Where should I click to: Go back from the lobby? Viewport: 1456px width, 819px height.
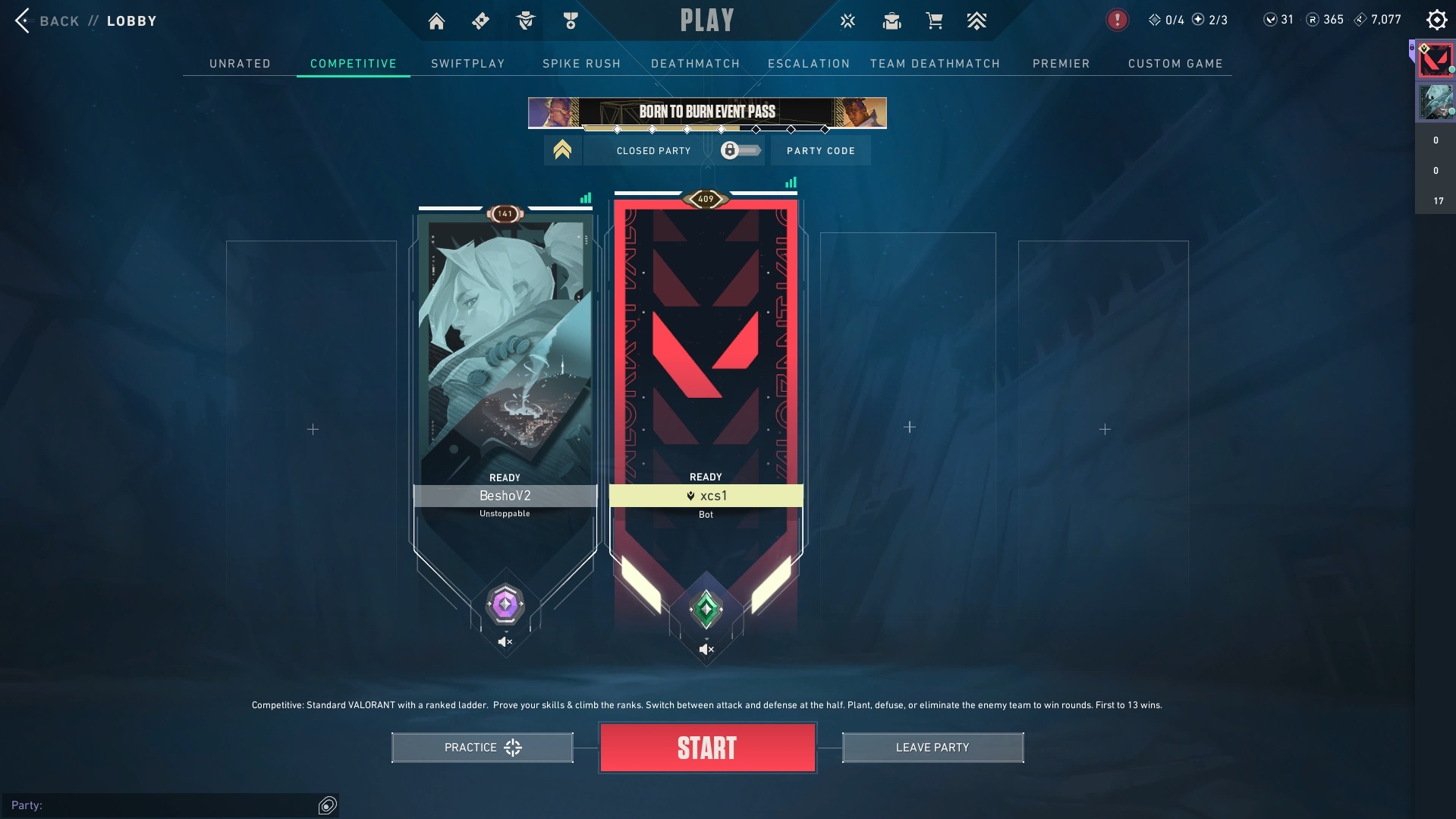[46, 21]
